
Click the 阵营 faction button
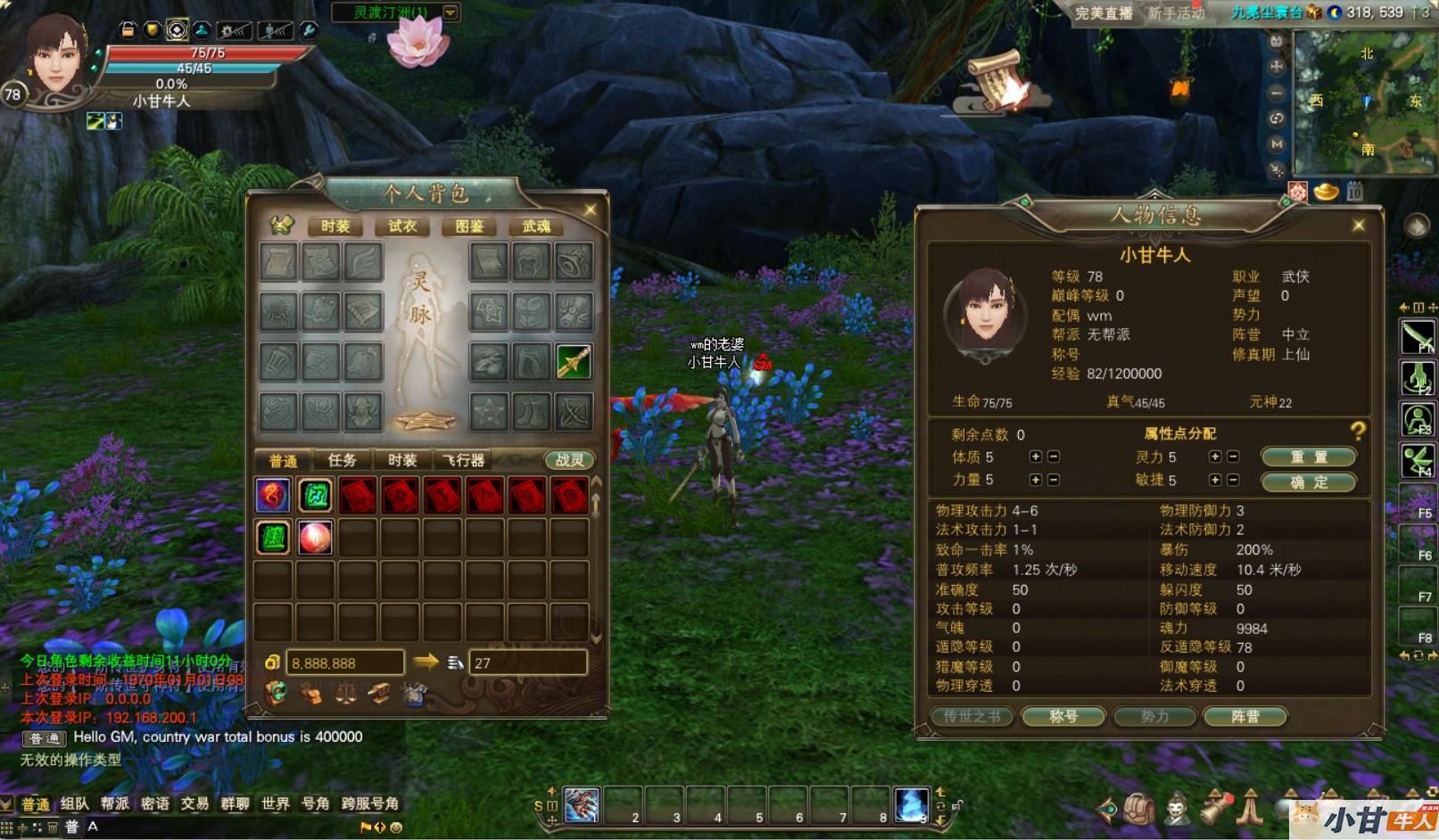[1245, 716]
